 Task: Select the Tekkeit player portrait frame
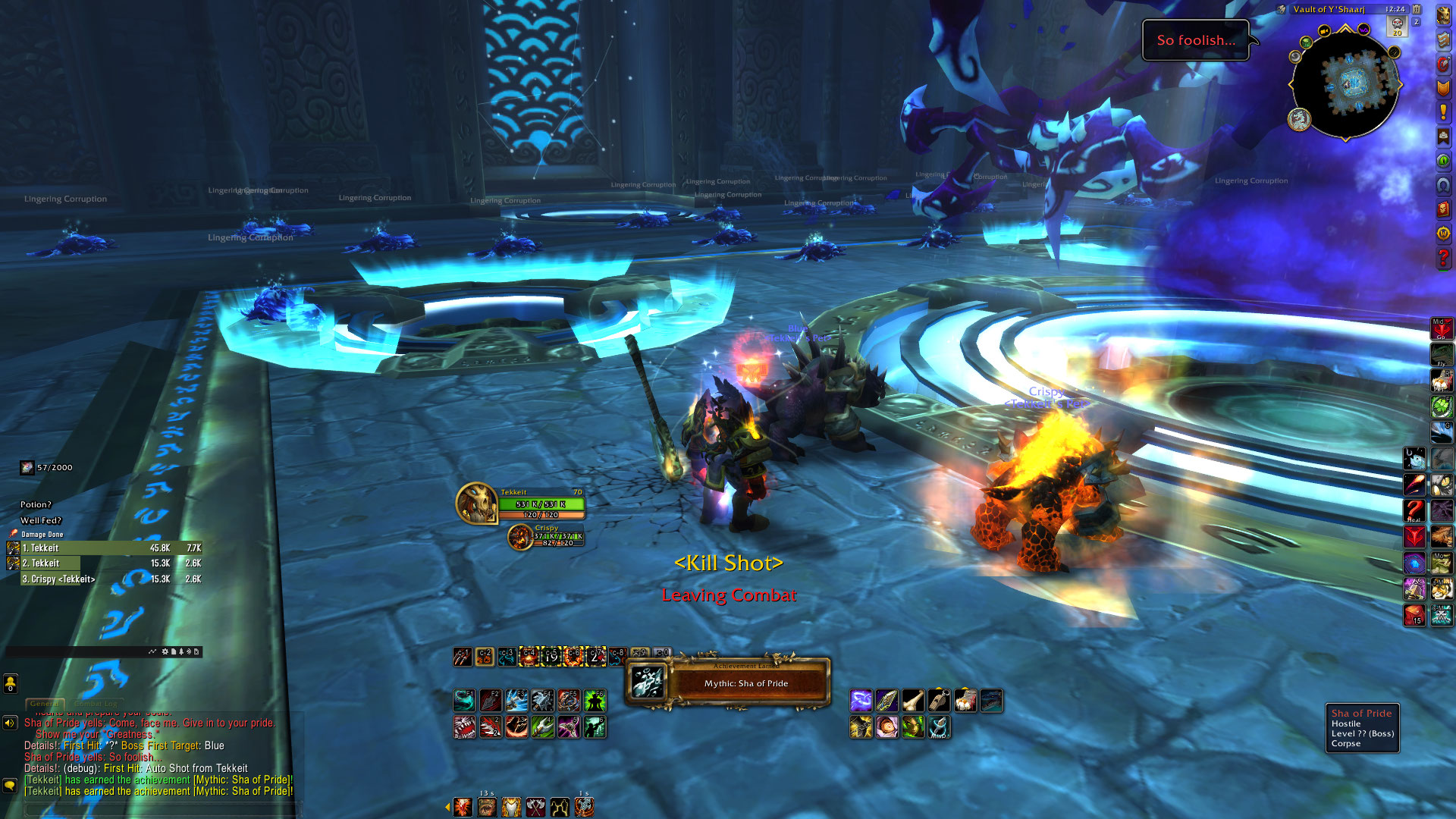coord(478,503)
